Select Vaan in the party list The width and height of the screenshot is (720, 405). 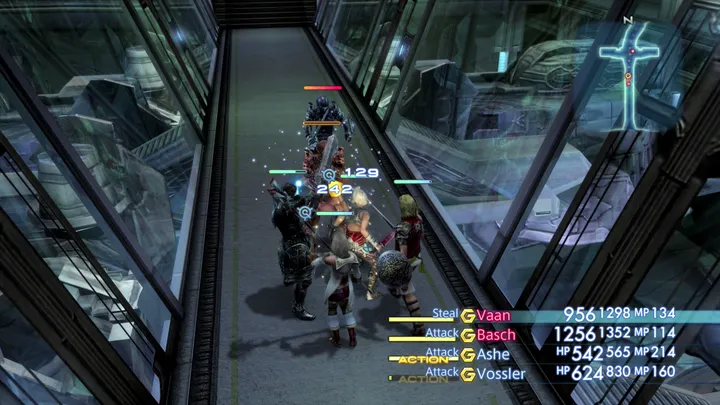[494, 315]
